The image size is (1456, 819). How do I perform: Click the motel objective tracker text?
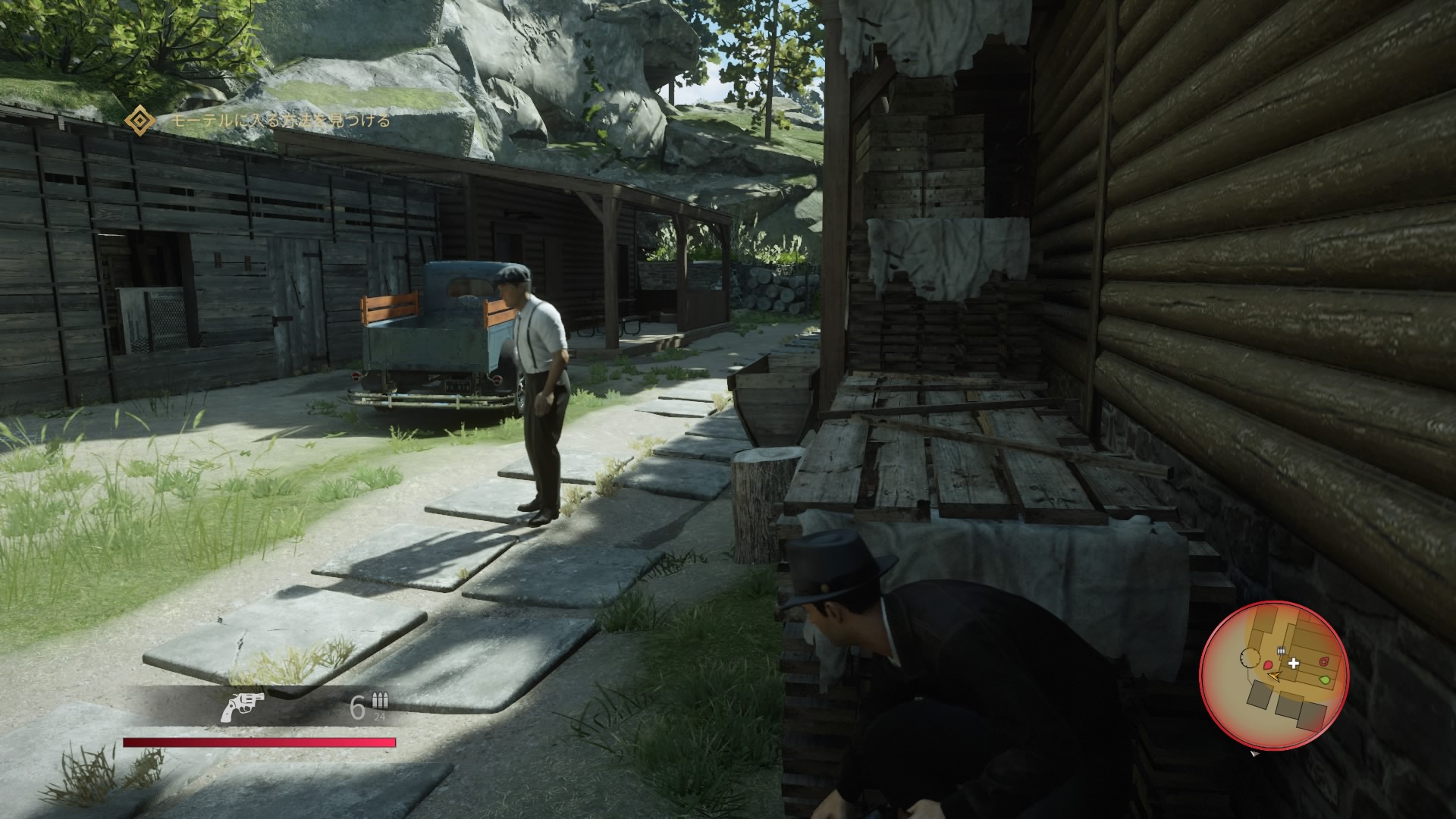(280, 121)
